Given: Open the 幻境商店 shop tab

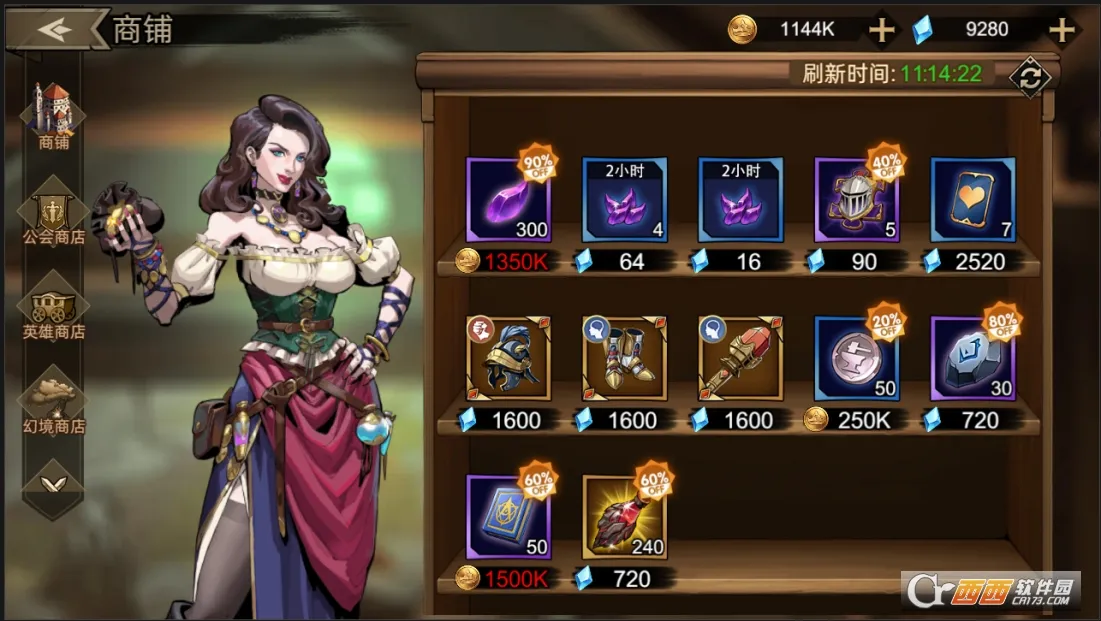Looking at the screenshot, I should click(x=54, y=400).
